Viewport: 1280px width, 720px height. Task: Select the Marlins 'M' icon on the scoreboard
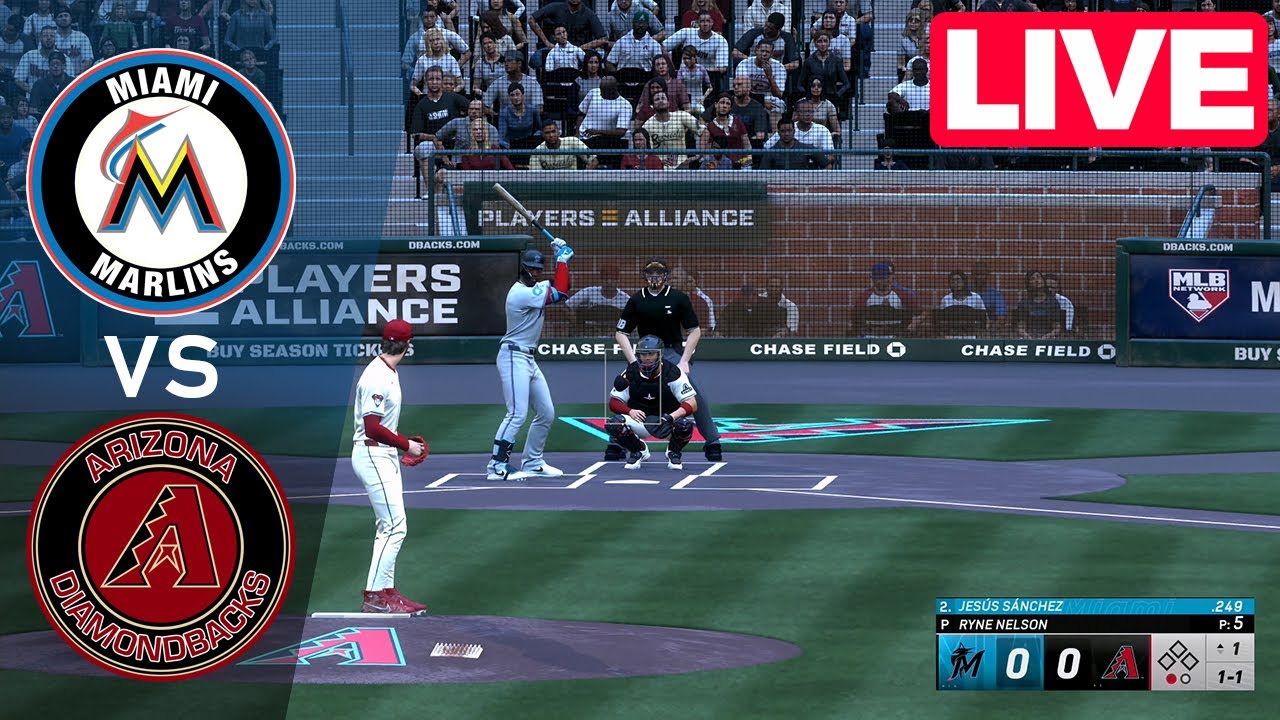coord(966,660)
